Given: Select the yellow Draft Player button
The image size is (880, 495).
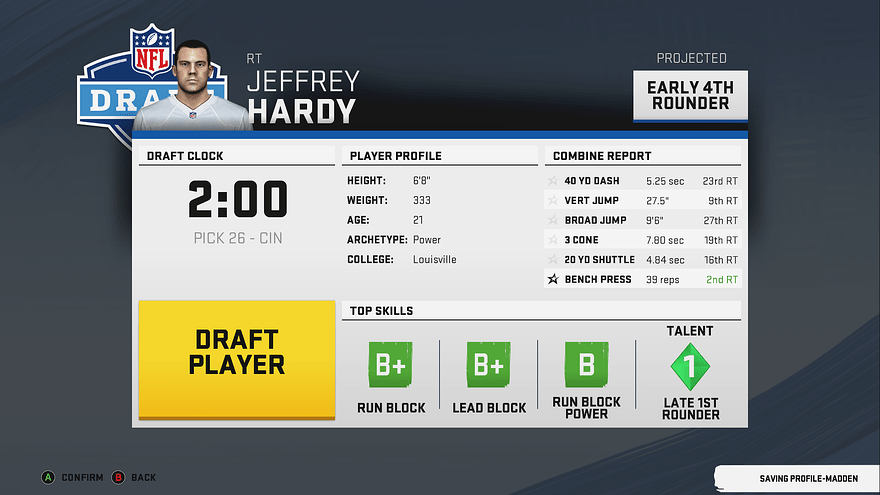Looking at the screenshot, I should 236,359.
